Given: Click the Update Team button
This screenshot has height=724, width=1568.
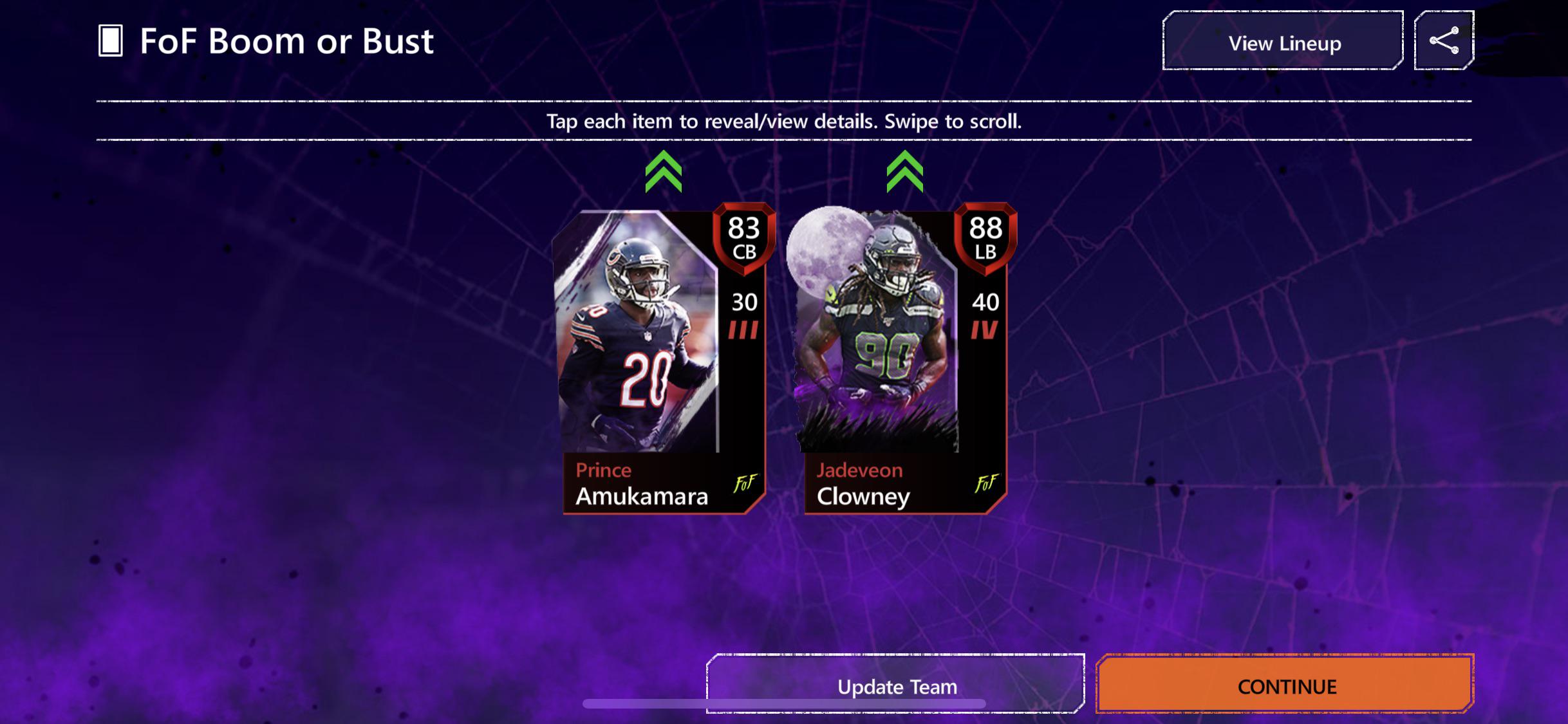Looking at the screenshot, I should coord(897,687).
